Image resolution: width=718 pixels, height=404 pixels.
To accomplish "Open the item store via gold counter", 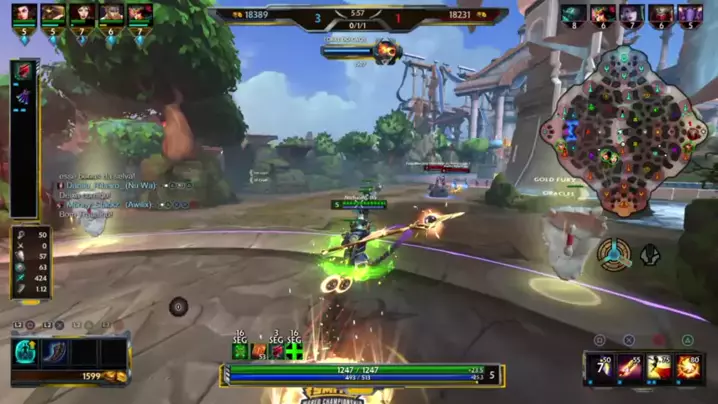I will coord(107,376).
